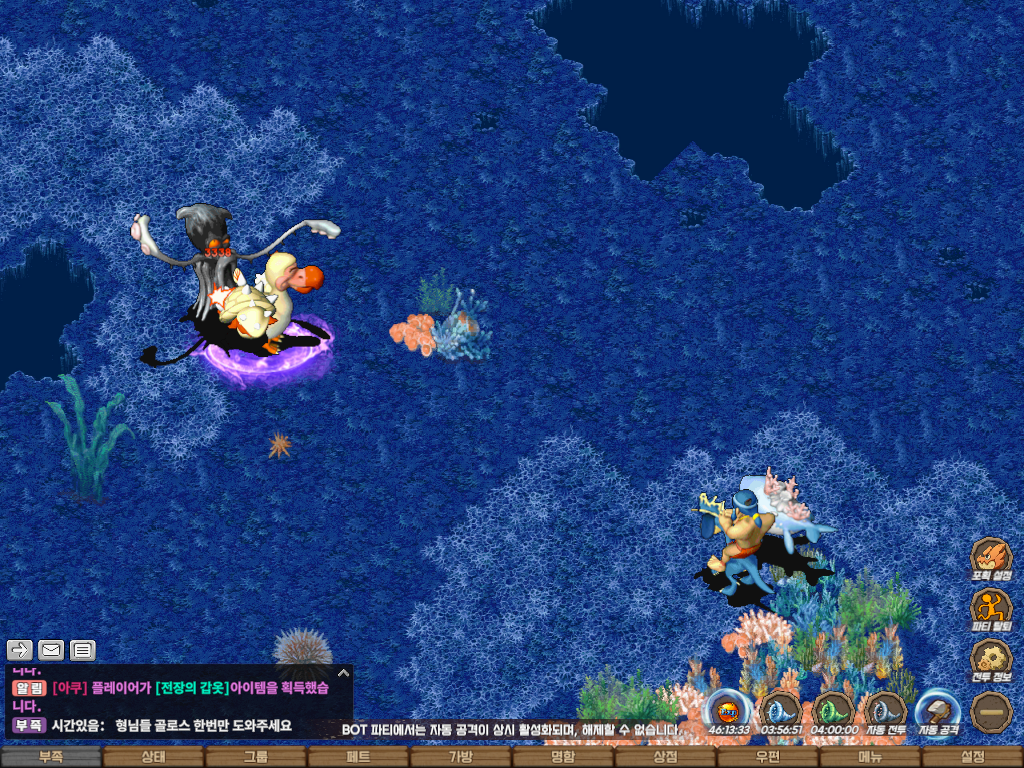This screenshot has width=1024, height=768.
Task: Expand the chat window with the up arrow
Action: tap(342, 673)
